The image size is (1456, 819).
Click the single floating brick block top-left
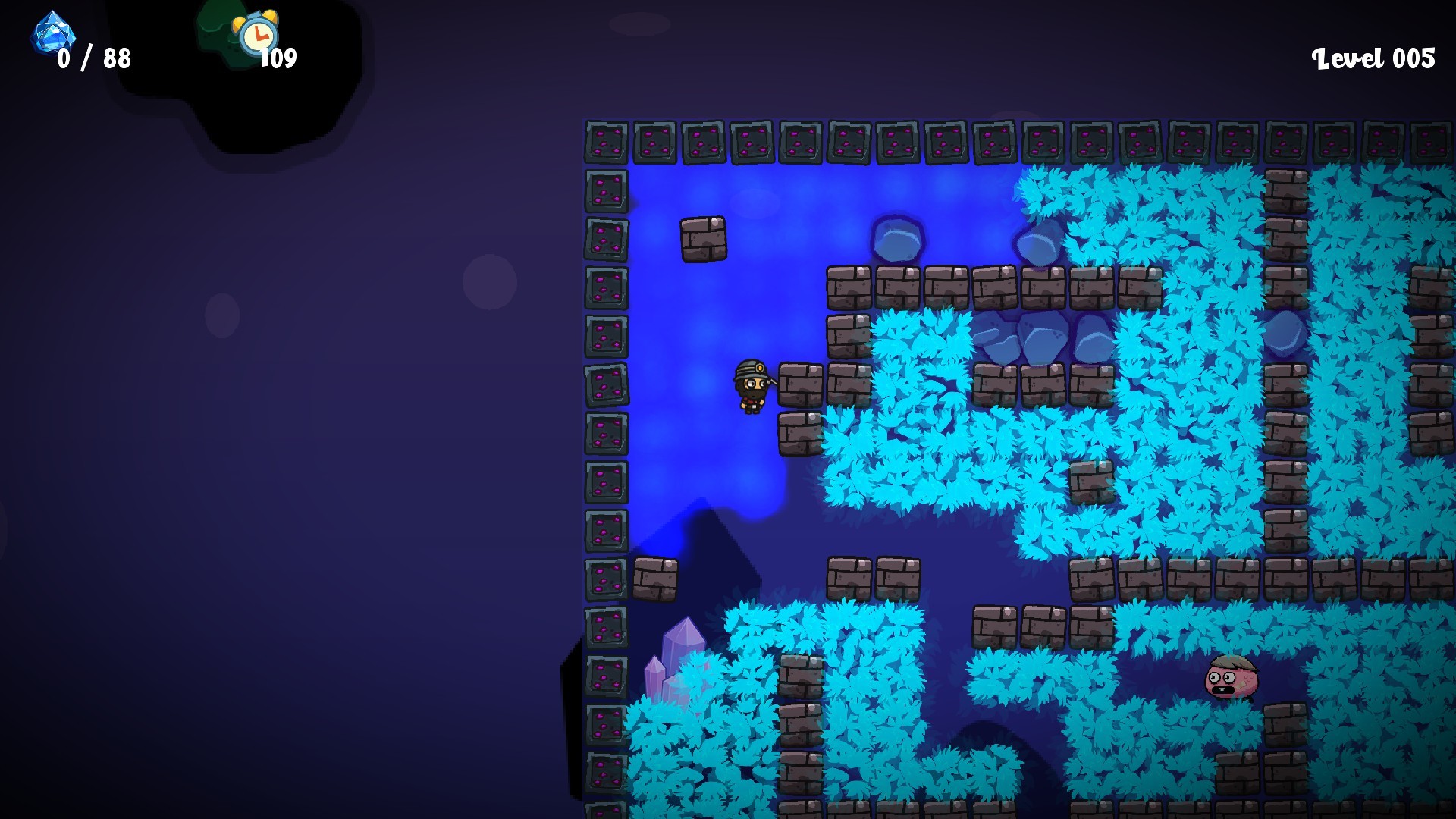[705, 239]
